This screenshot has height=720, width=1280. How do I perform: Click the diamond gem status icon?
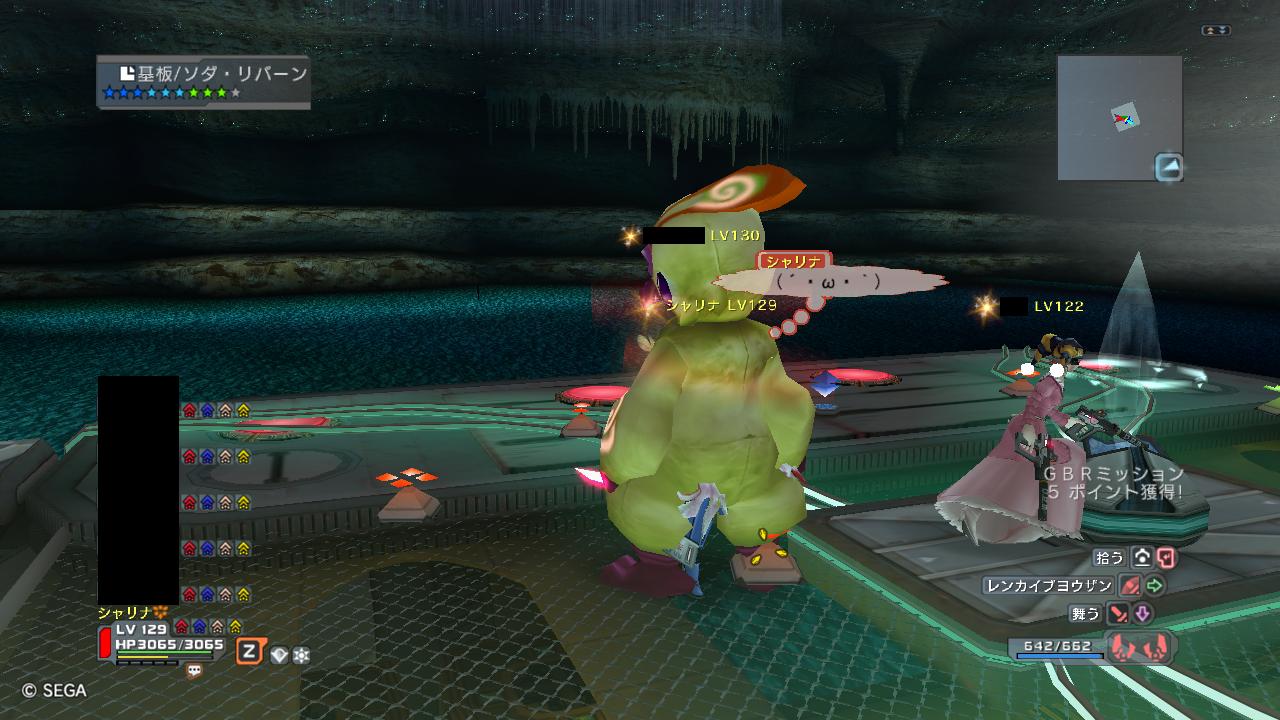[x=280, y=655]
